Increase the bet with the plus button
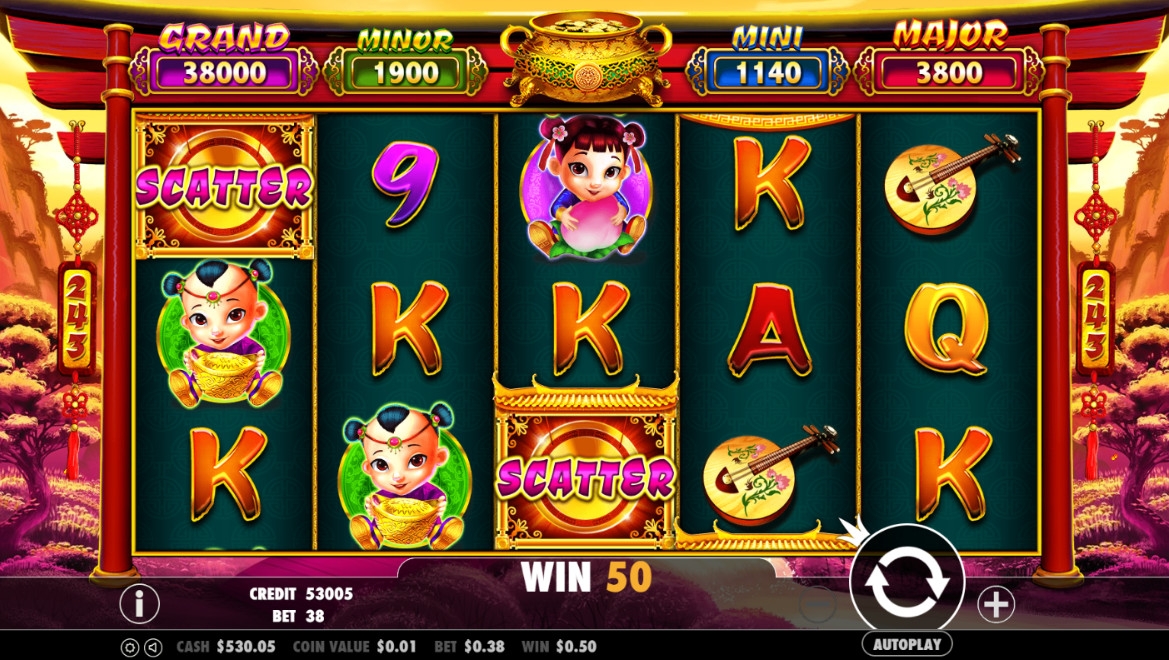Viewport: 1169px width, 660px height. 995,603
